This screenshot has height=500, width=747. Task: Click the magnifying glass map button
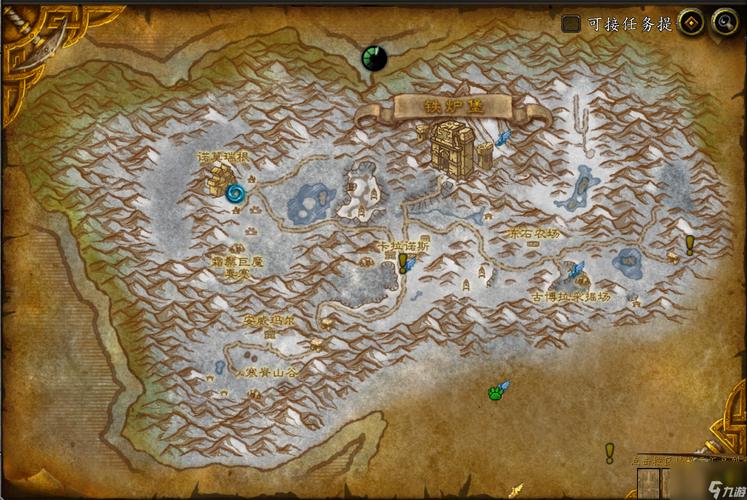point(724,22)
